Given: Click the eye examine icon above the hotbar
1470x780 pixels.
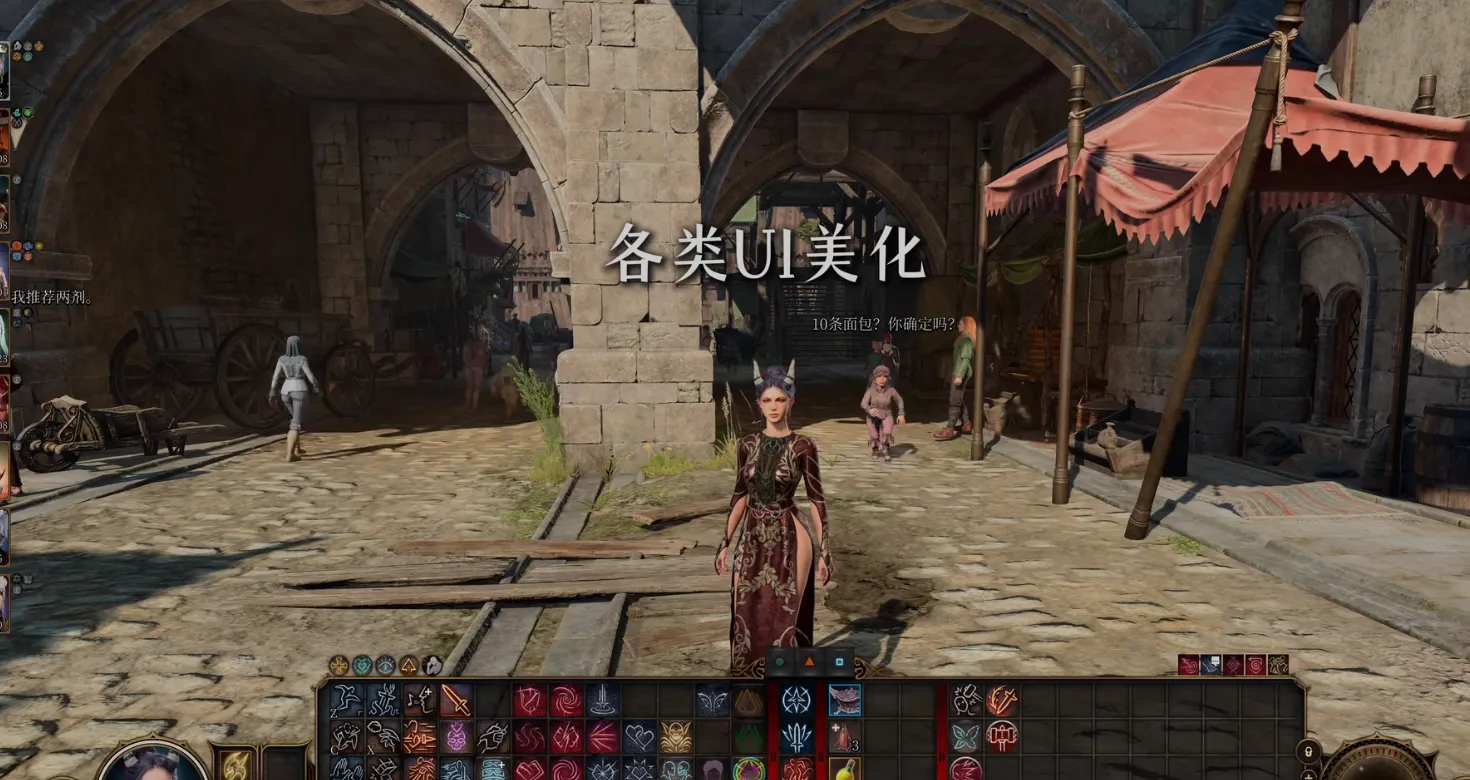Looking at the screenshot, I should point(386,666).
